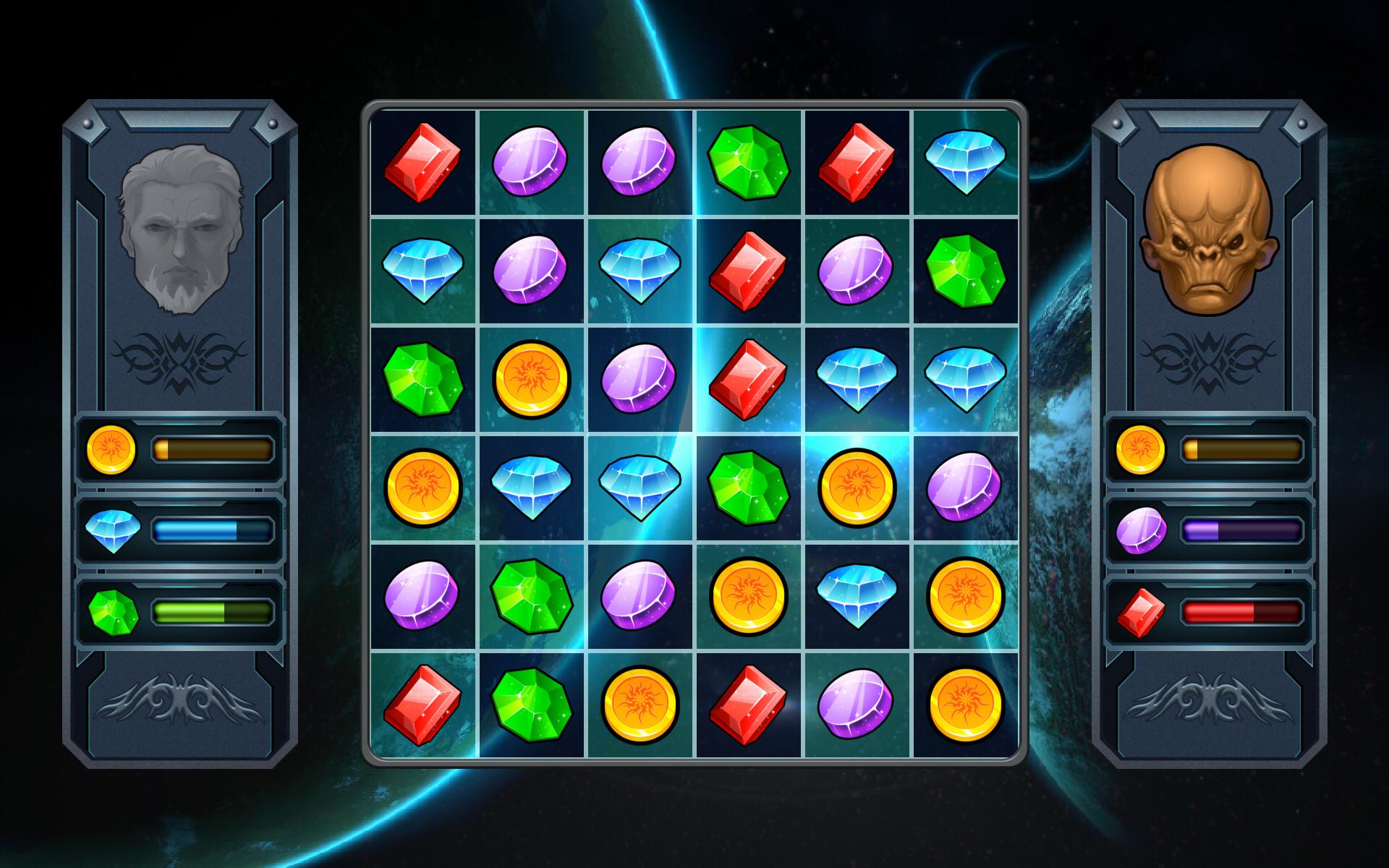Select the green gem tile between purple and red gems
The width and height of the screenshot is (1389, 868).
pyautogui.click(x=749, y=161)
